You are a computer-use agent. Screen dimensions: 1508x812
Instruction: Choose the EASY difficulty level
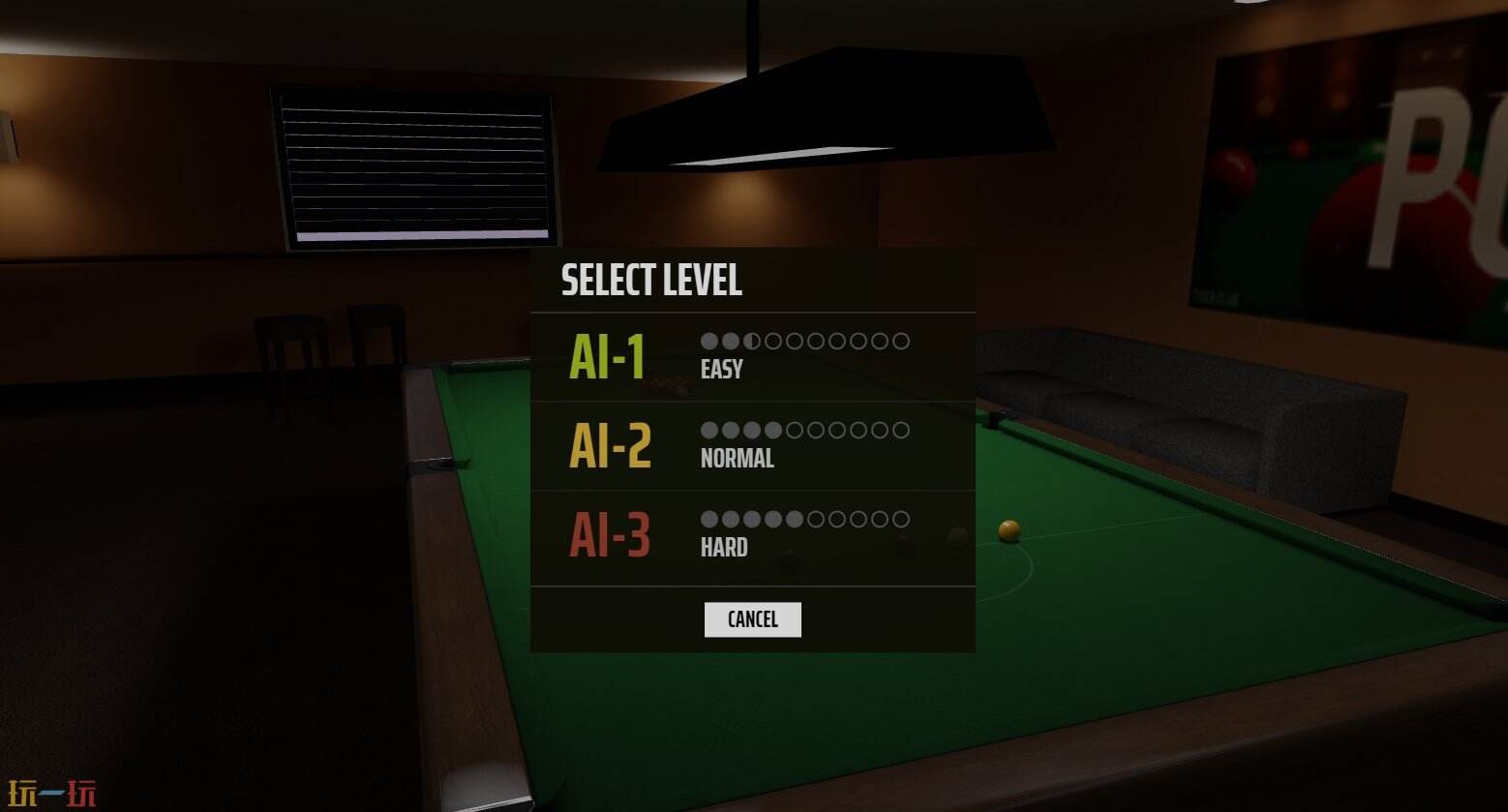pos(720,368)
